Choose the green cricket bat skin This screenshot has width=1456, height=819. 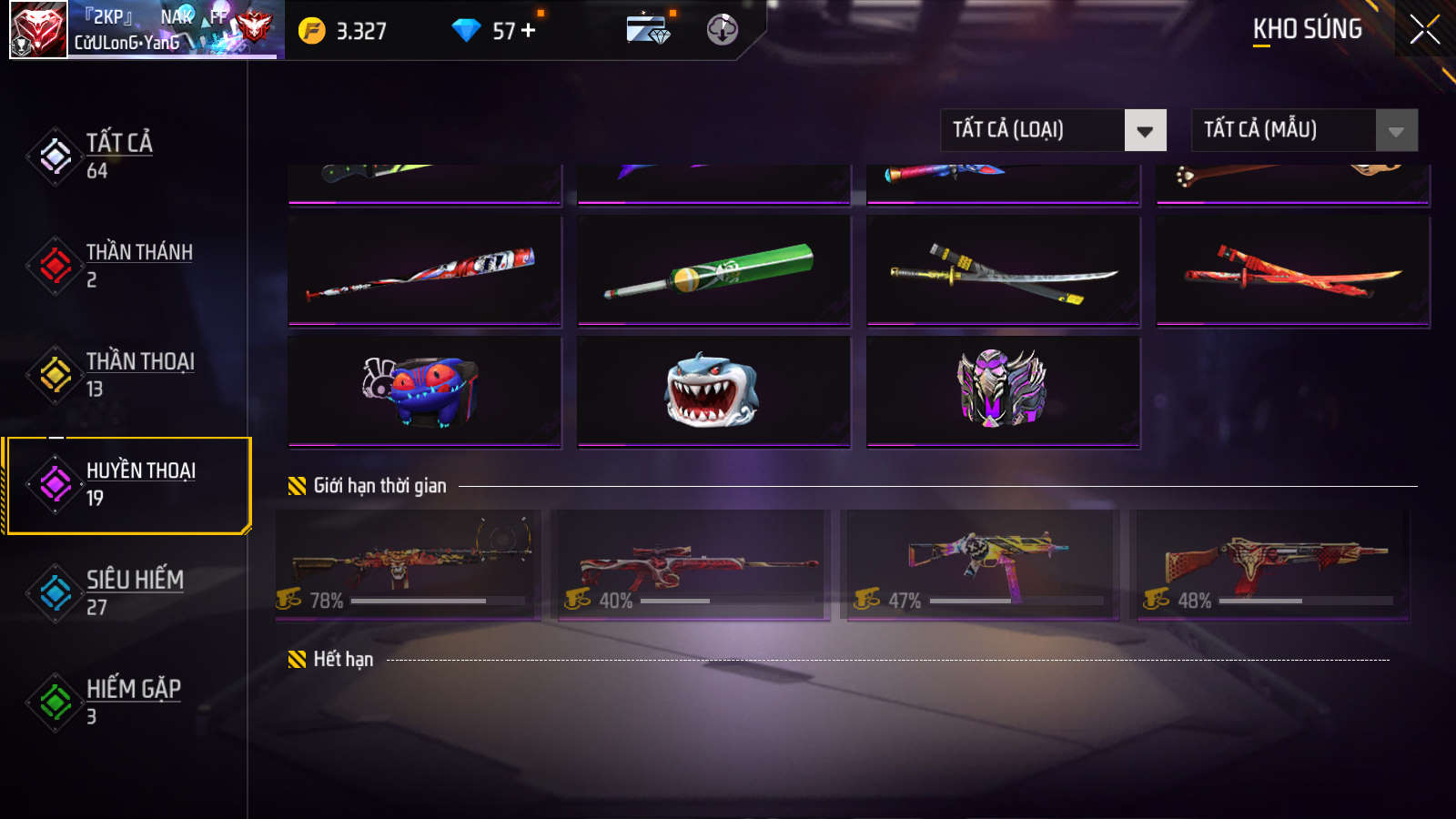pos(713,270)
